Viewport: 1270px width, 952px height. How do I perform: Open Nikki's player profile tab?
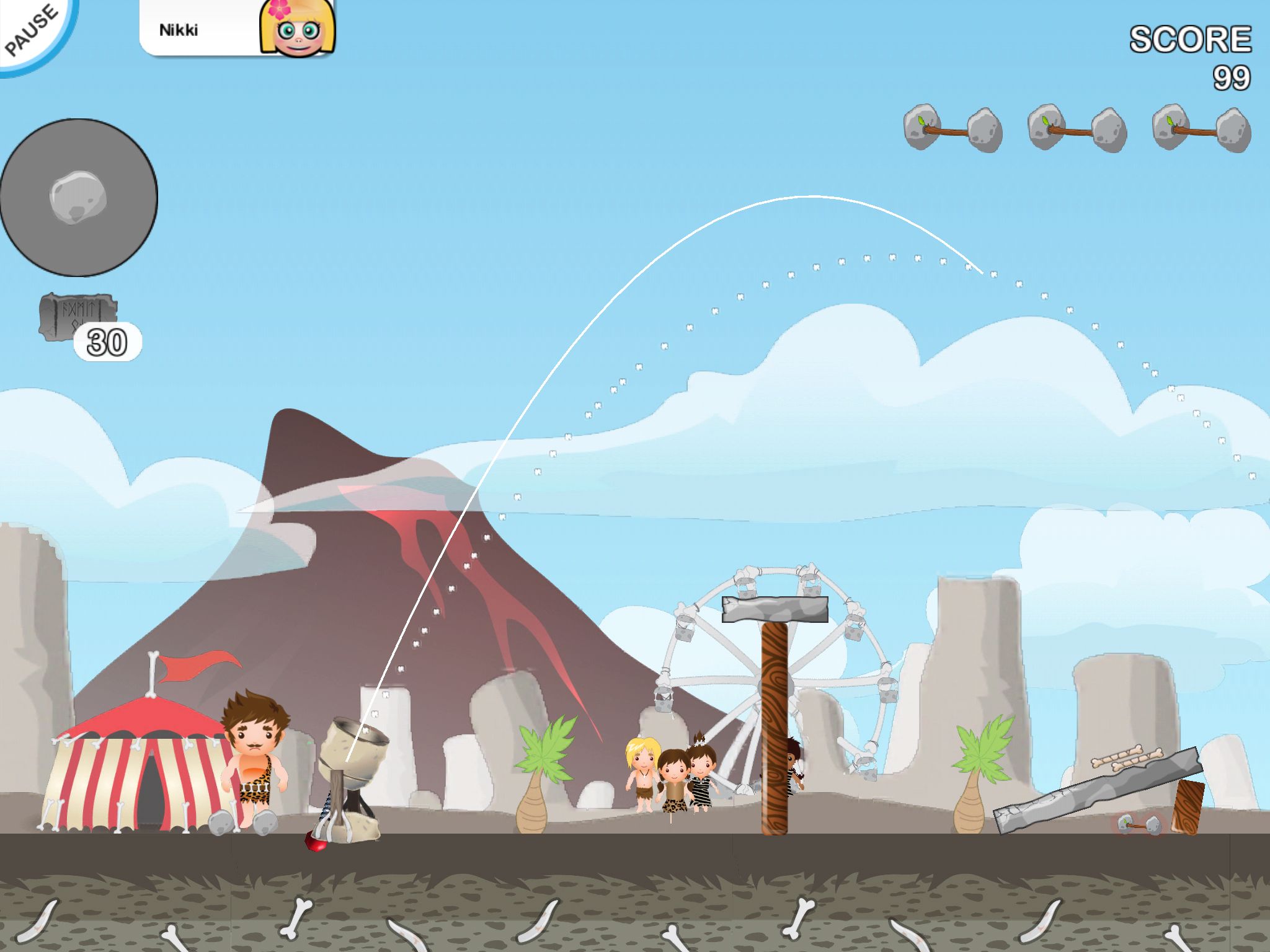(x=237, y=29)
